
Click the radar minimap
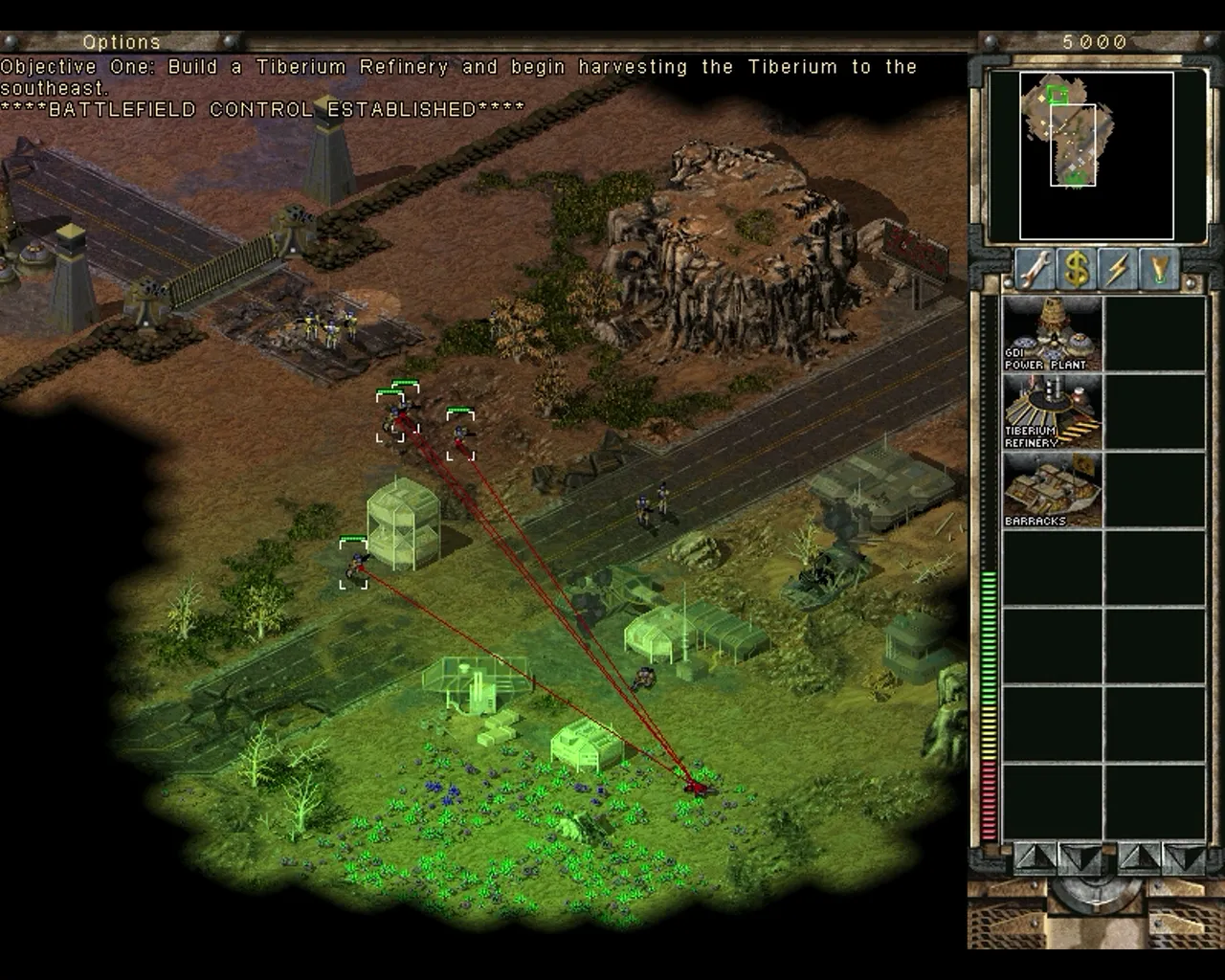[x=1096, y=155]
